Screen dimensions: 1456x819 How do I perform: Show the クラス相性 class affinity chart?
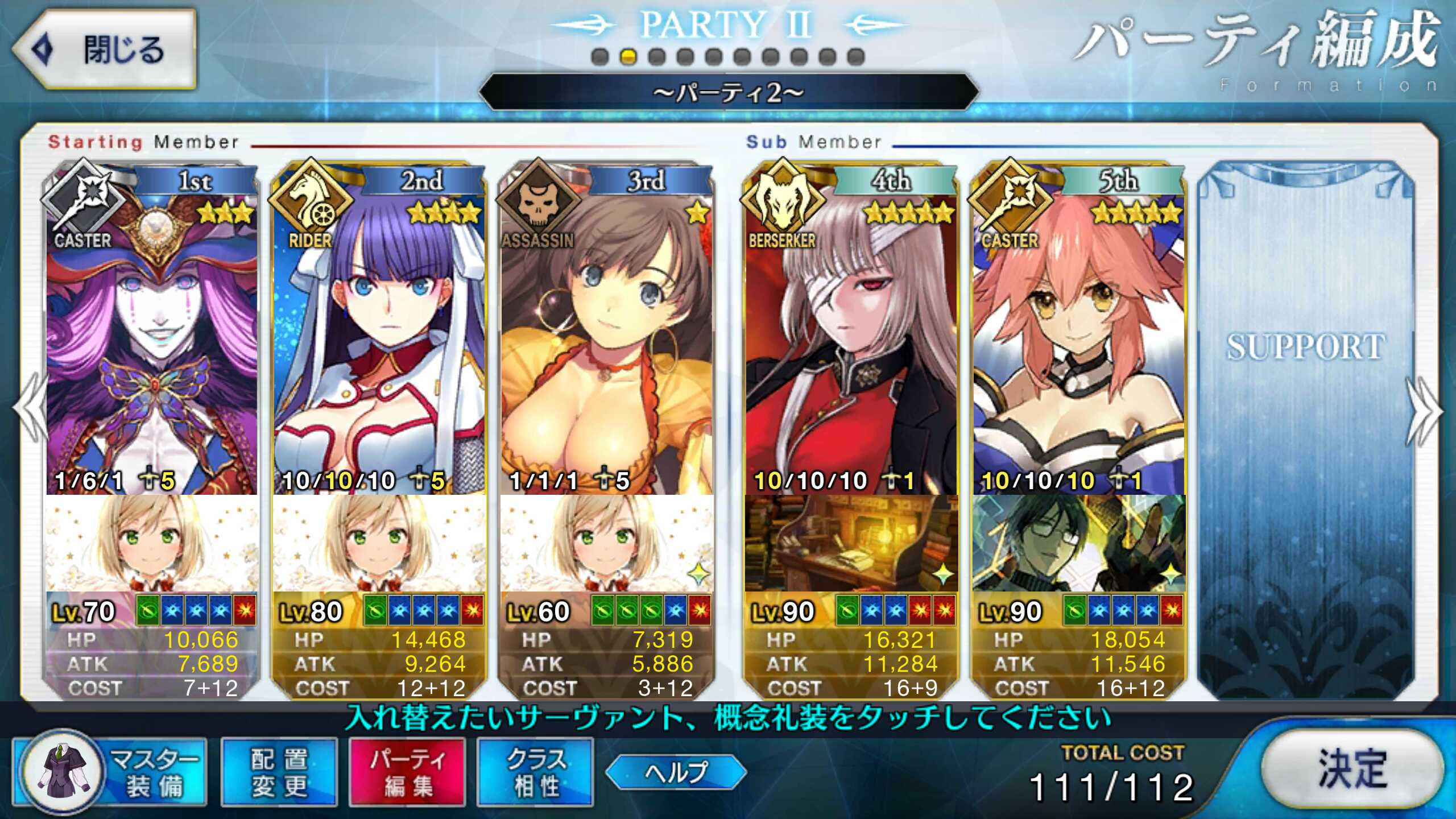coord(535,772)
